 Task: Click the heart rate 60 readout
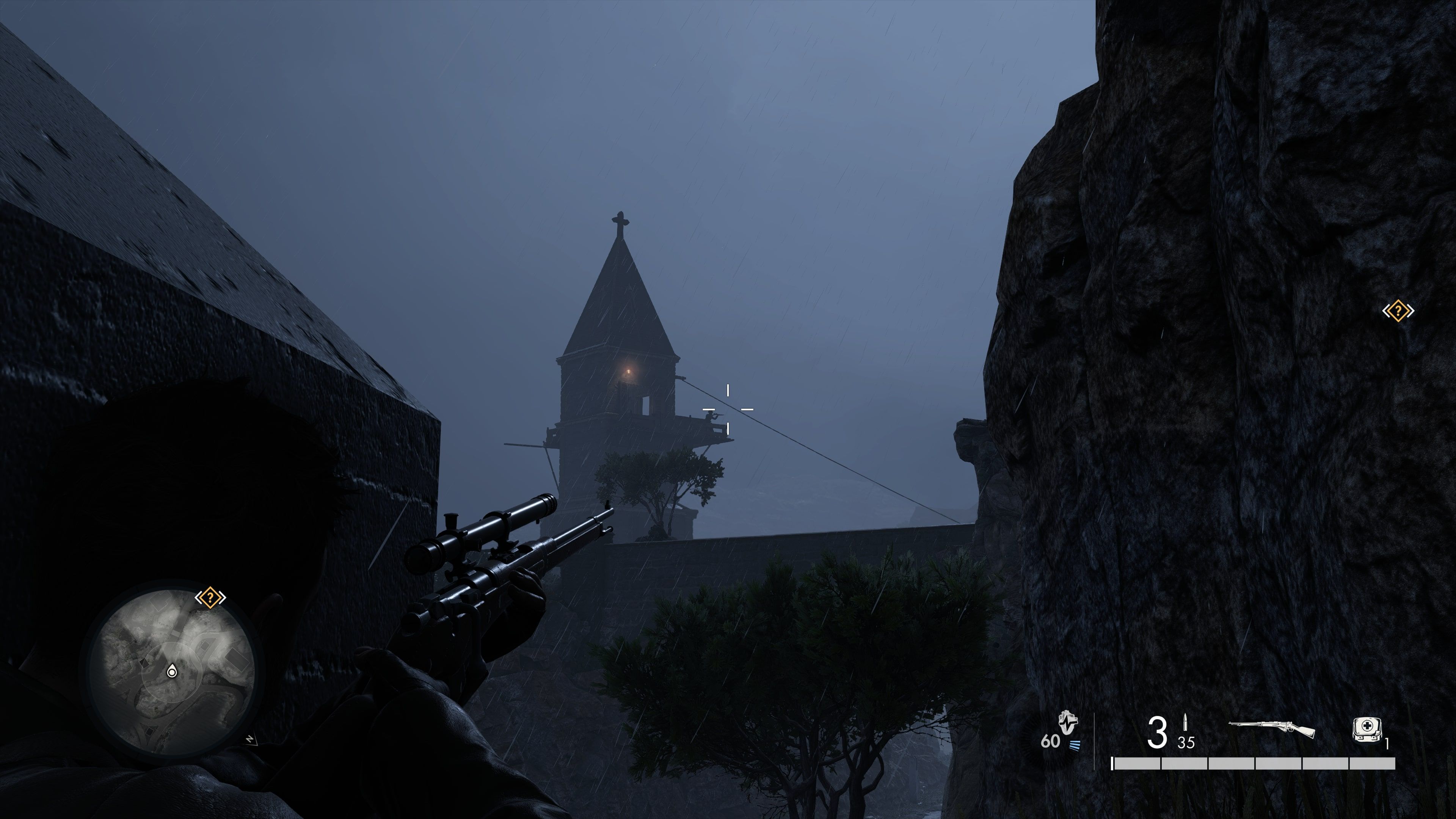pos(1051,741)
